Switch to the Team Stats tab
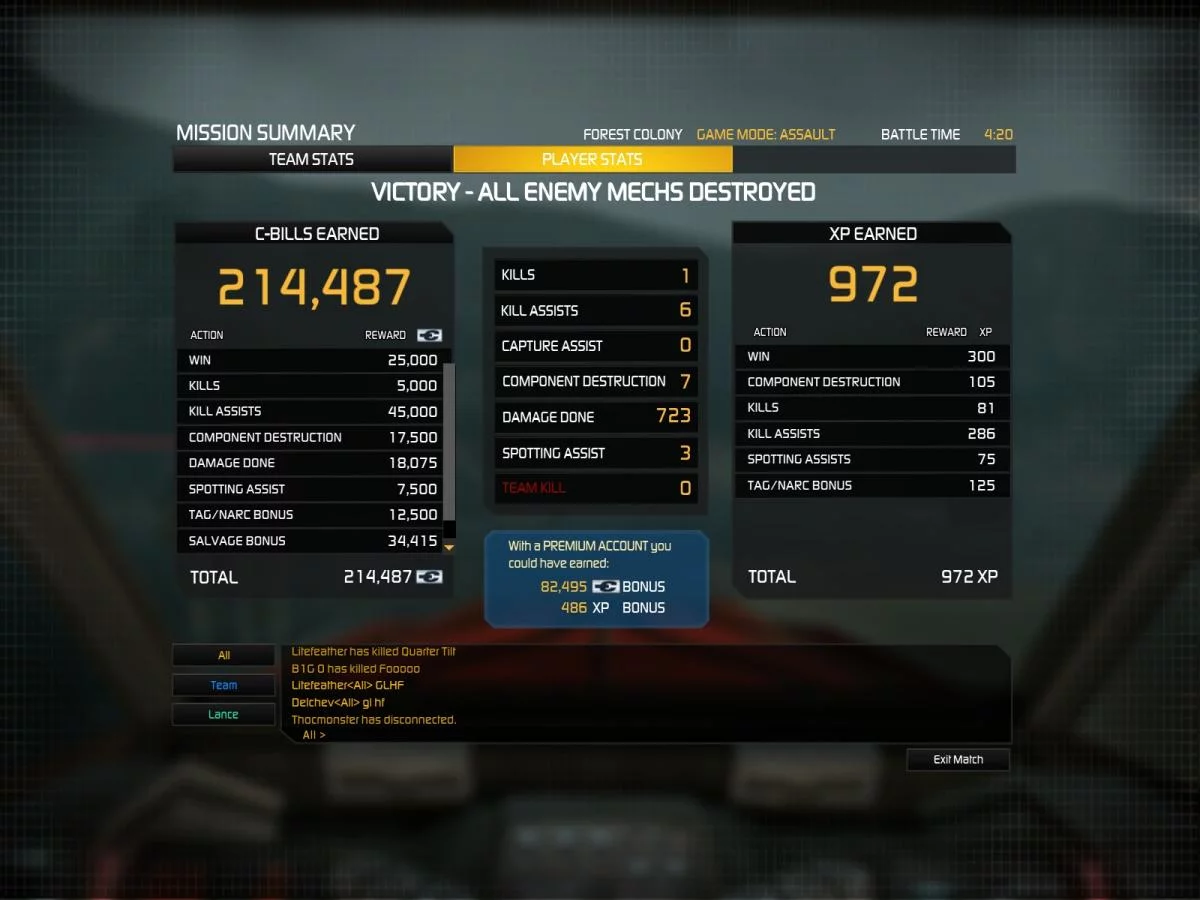Viewport: 1200px width, 900px height. click(x=312, y=159)
